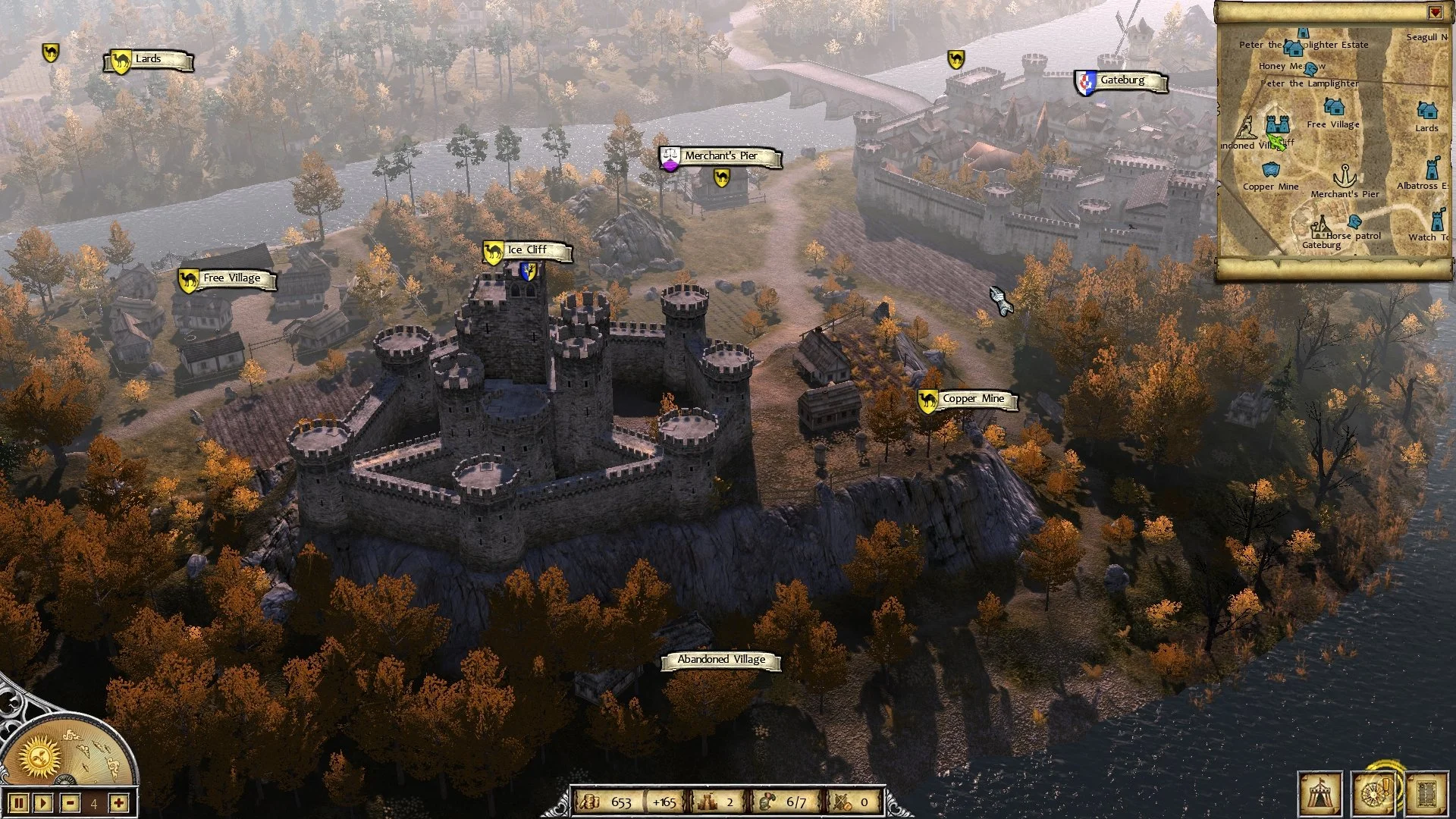
Task: Click the Gateburg church icon on the minimap
Action: tap(1322, 227)
